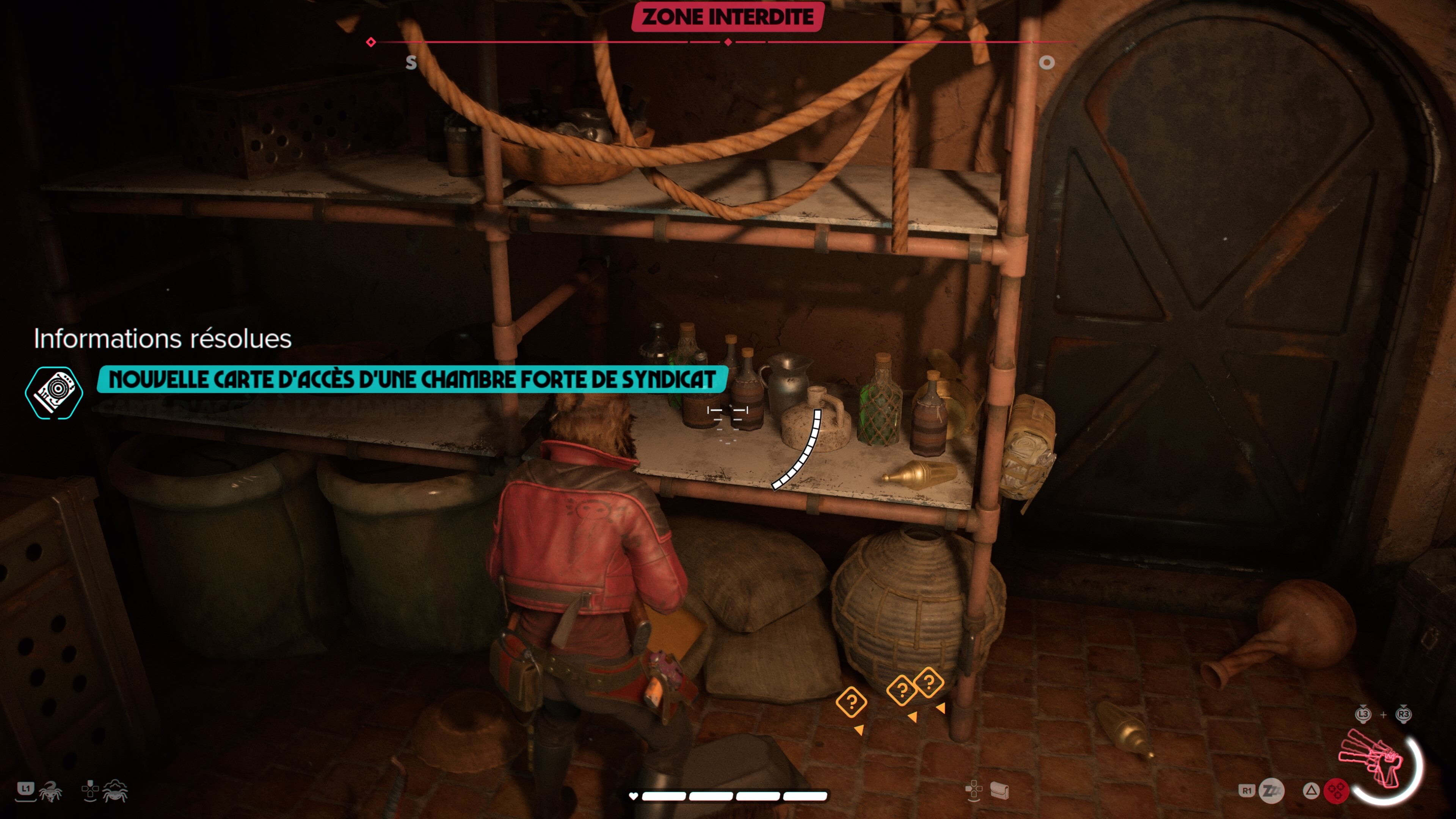Activate the Zzz stun shot icon

[1272, 791]
